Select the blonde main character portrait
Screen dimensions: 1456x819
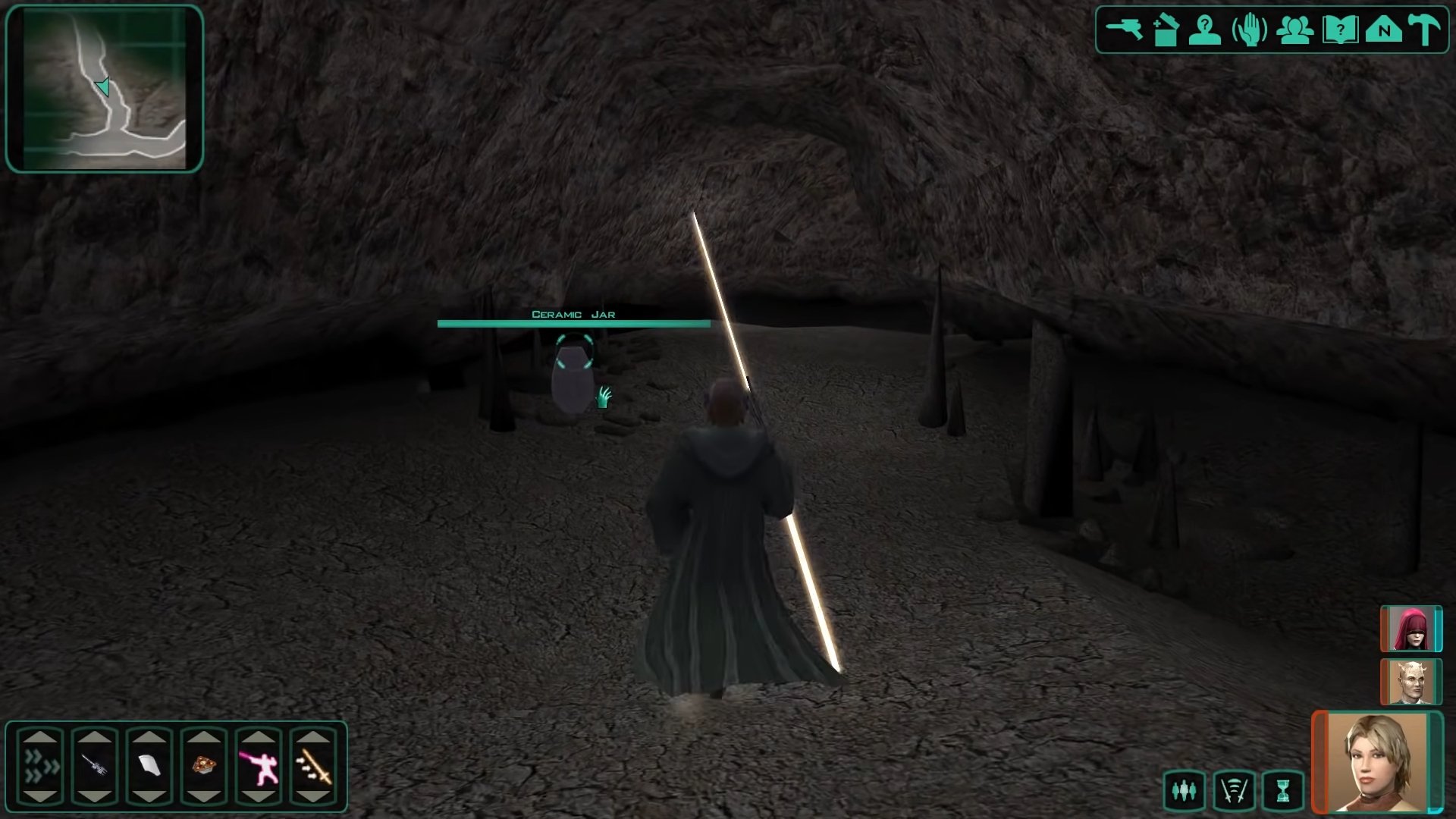click(x=1376, y=762)
